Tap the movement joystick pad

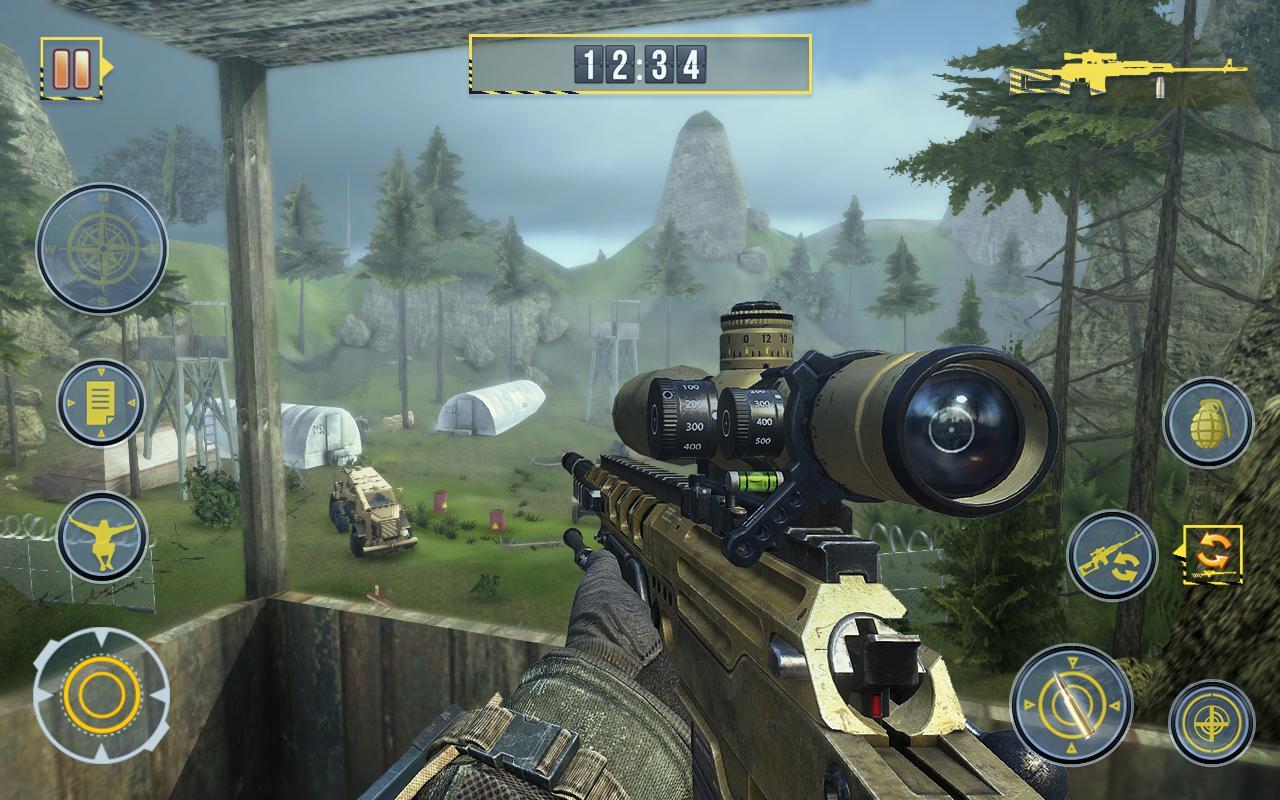(x=101, y=692)
